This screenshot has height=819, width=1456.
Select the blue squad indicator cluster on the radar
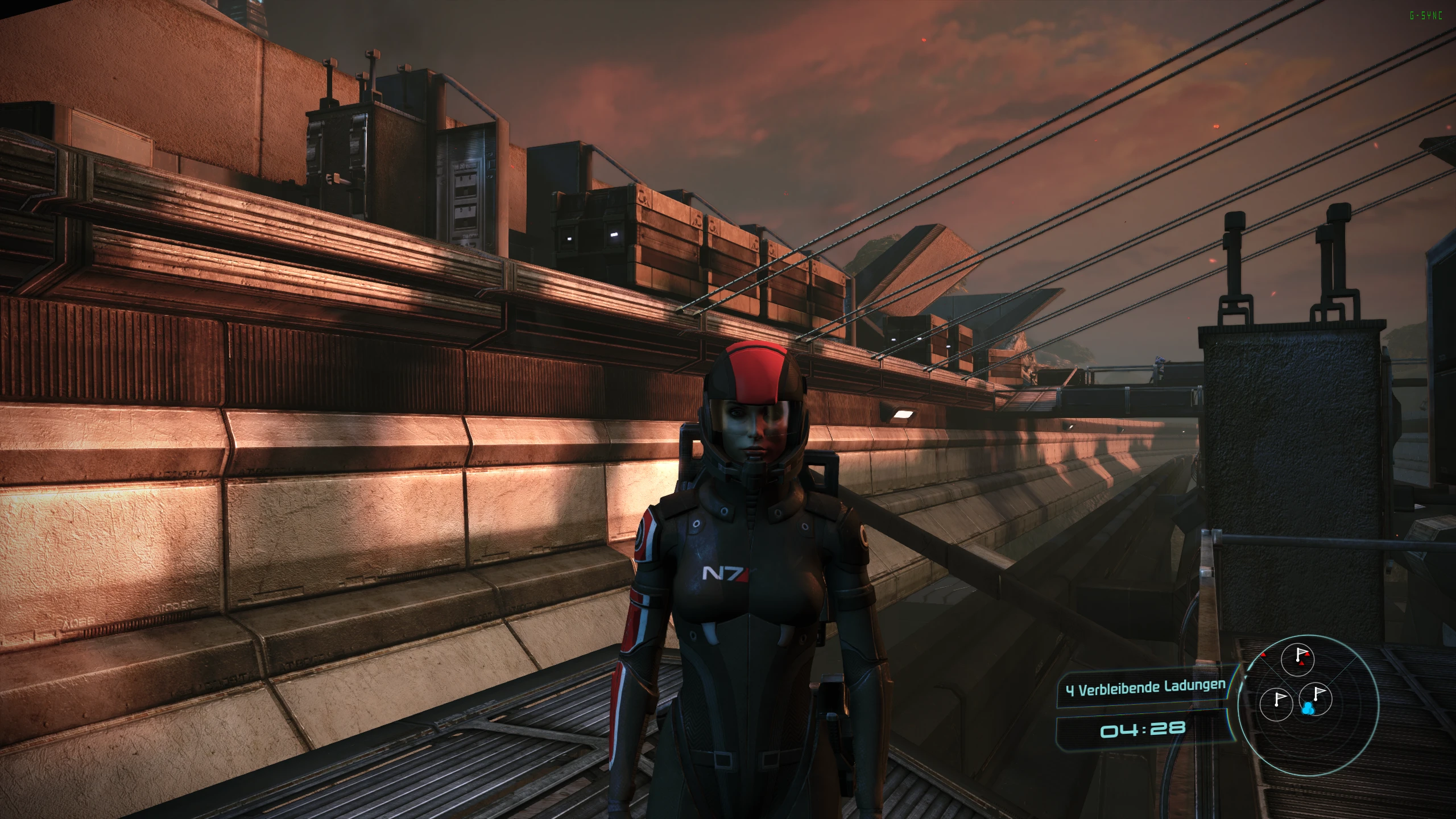coord(1308,709)
